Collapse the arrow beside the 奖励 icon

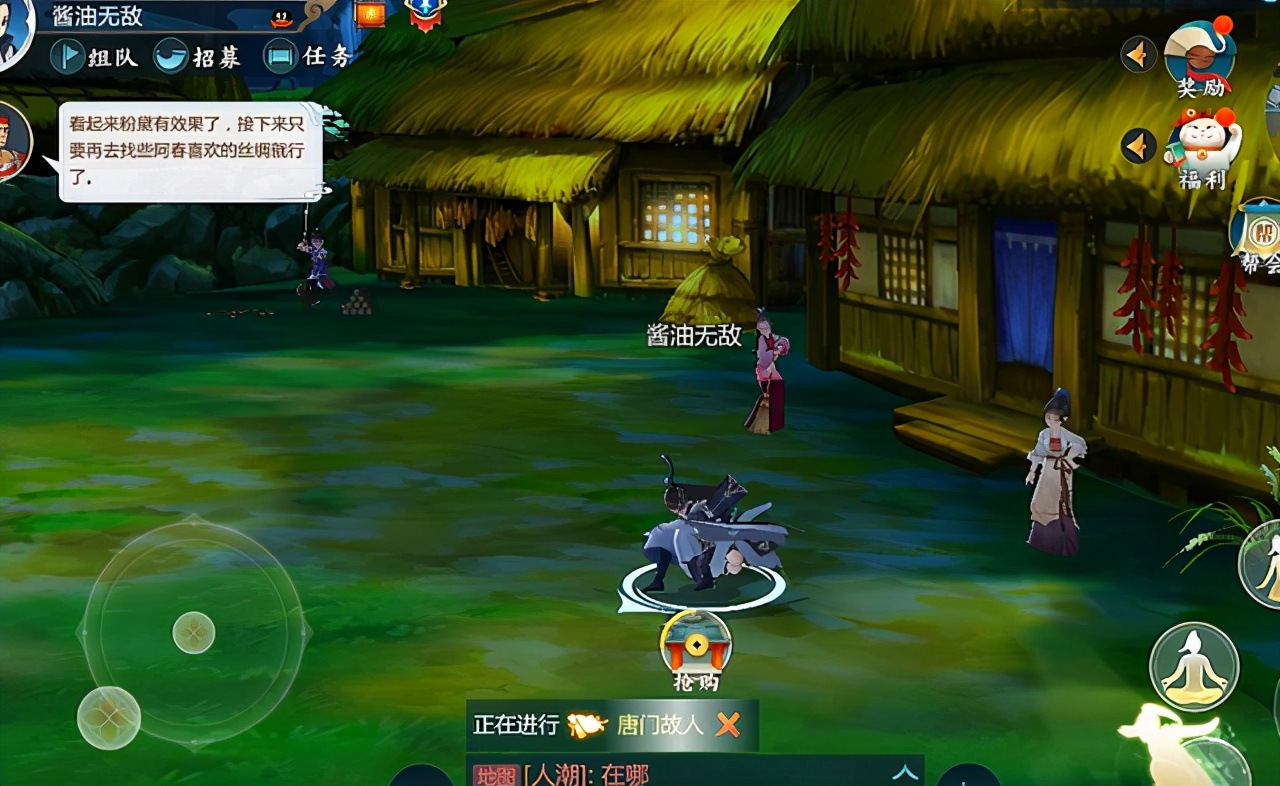tap(1138, 54)
